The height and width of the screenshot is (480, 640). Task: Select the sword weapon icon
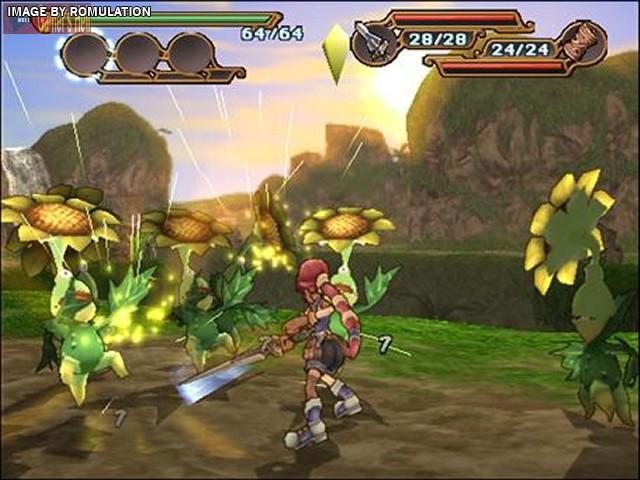(376, 43)
